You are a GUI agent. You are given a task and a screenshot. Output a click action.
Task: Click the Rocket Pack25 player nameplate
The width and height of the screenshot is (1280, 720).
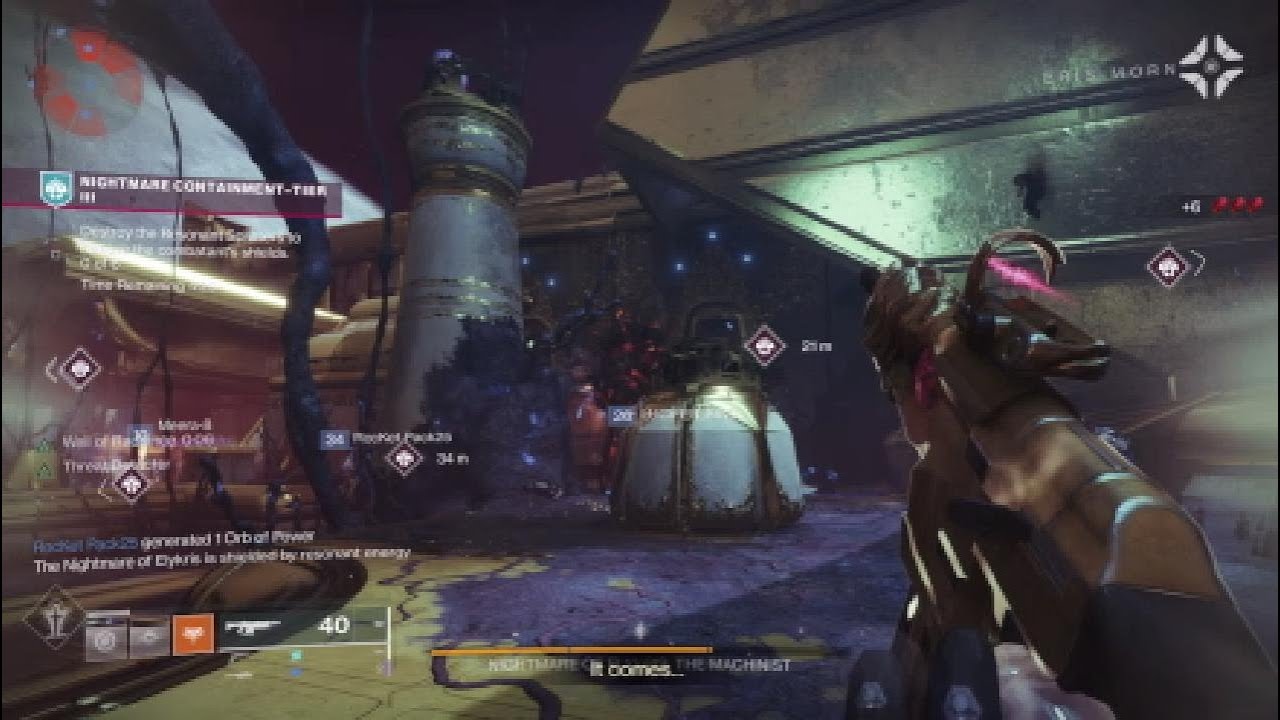tap(400, 438)
